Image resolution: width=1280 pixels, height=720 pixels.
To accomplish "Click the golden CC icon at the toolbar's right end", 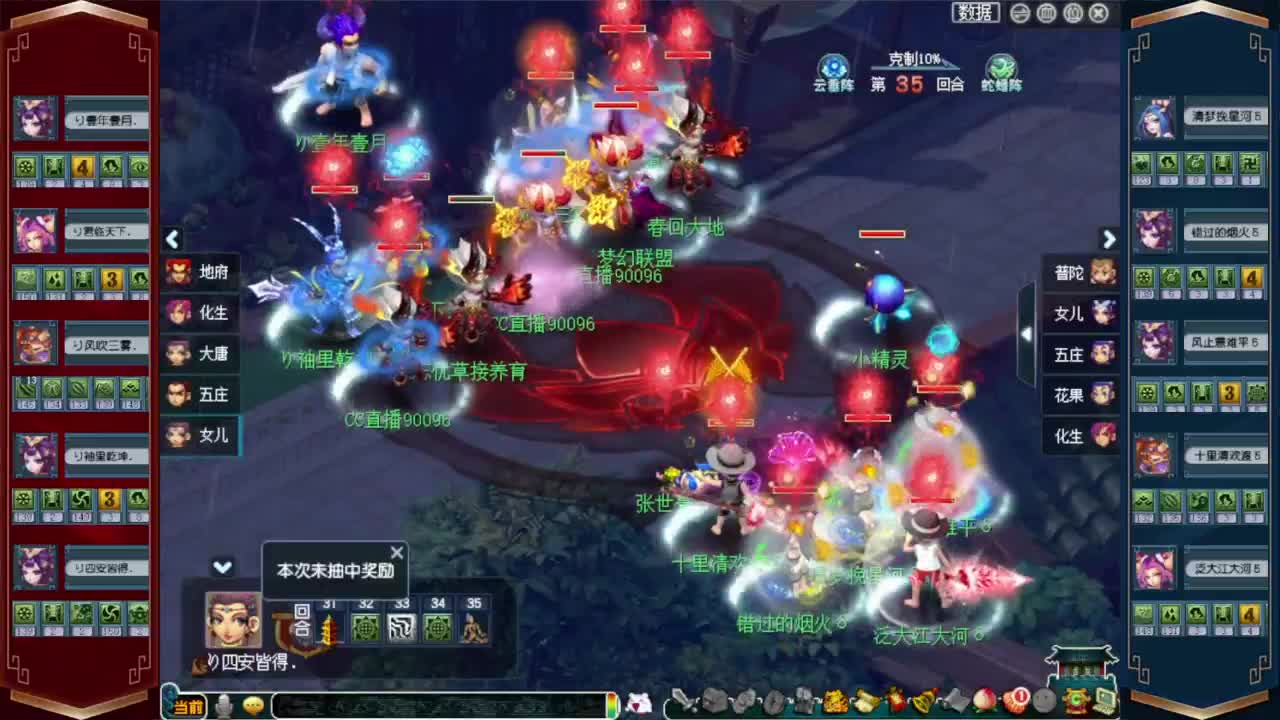I will (x=1075, y=703).
